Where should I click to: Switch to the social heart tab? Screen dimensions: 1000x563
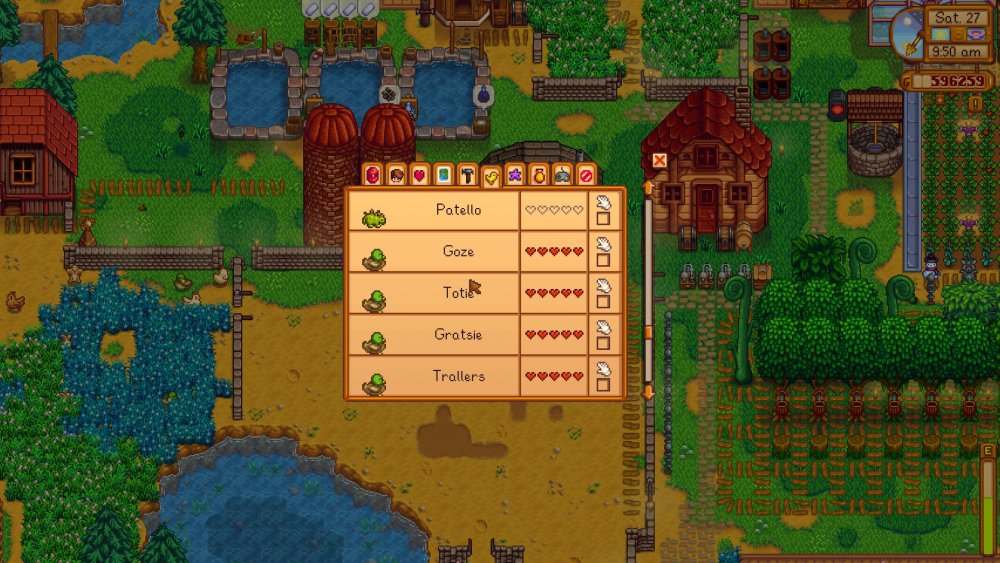pos(420,176)
